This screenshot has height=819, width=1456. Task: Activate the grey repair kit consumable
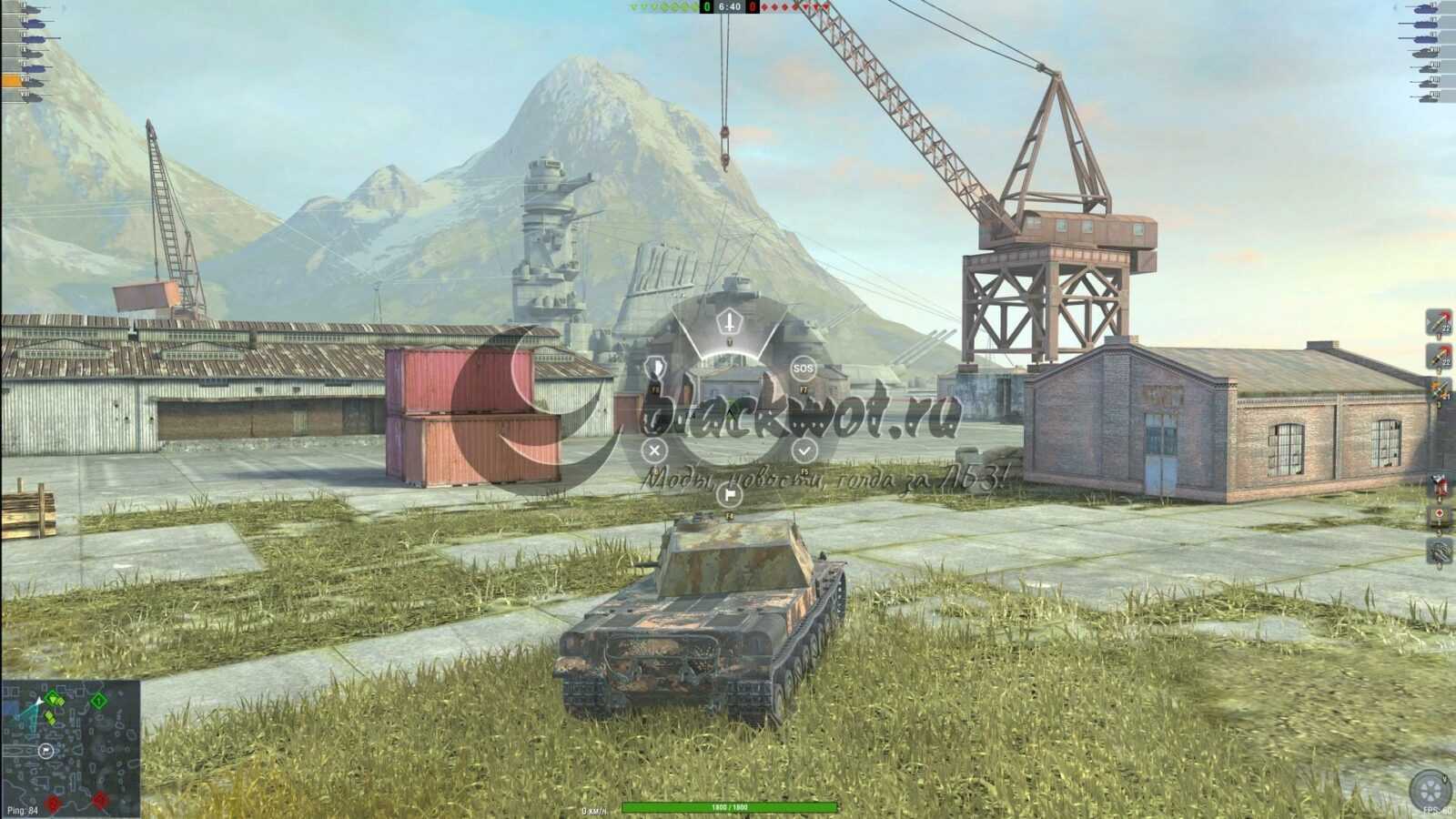pos(1439,550)
